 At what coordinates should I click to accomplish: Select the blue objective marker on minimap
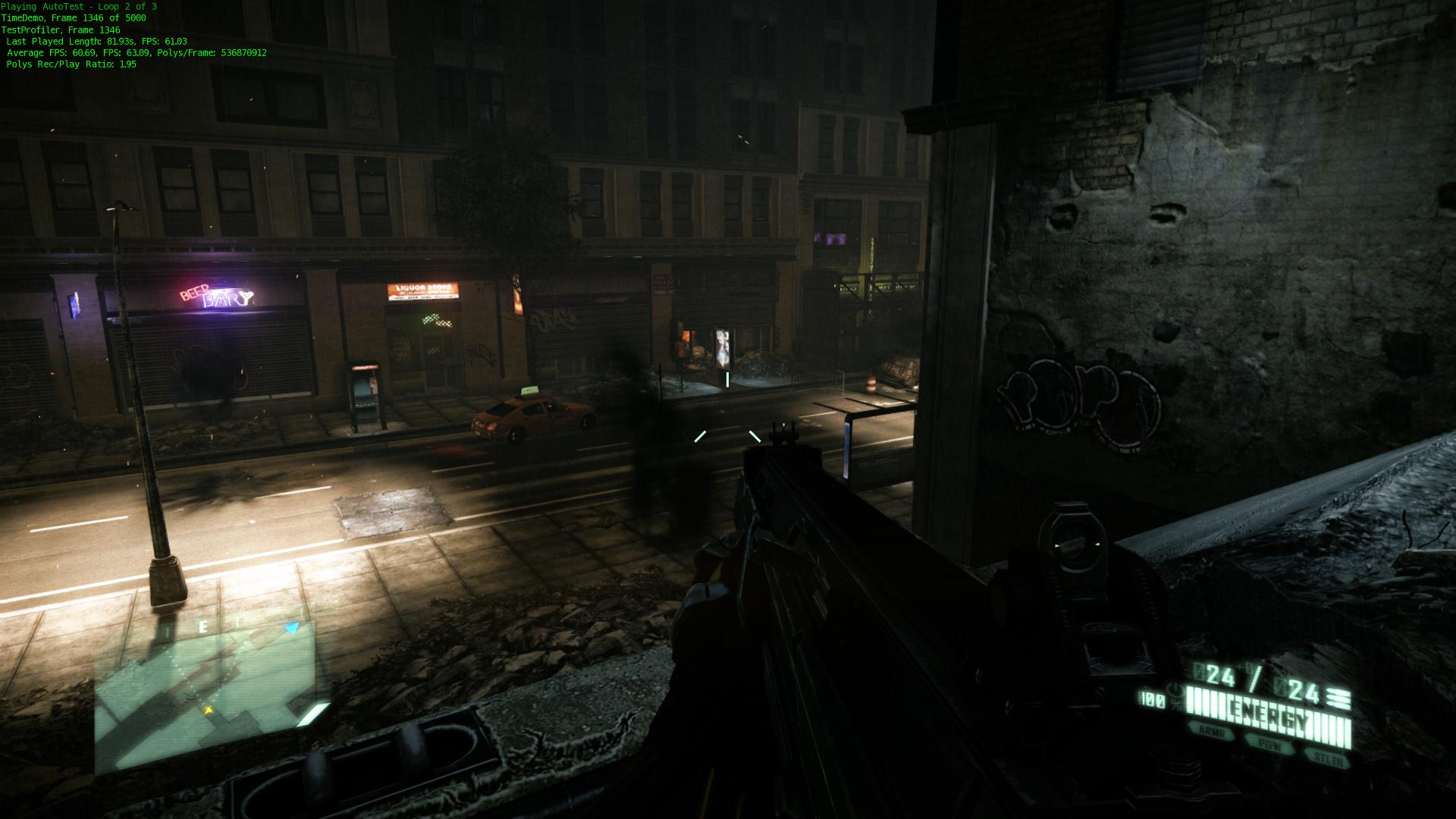[293, 628]
